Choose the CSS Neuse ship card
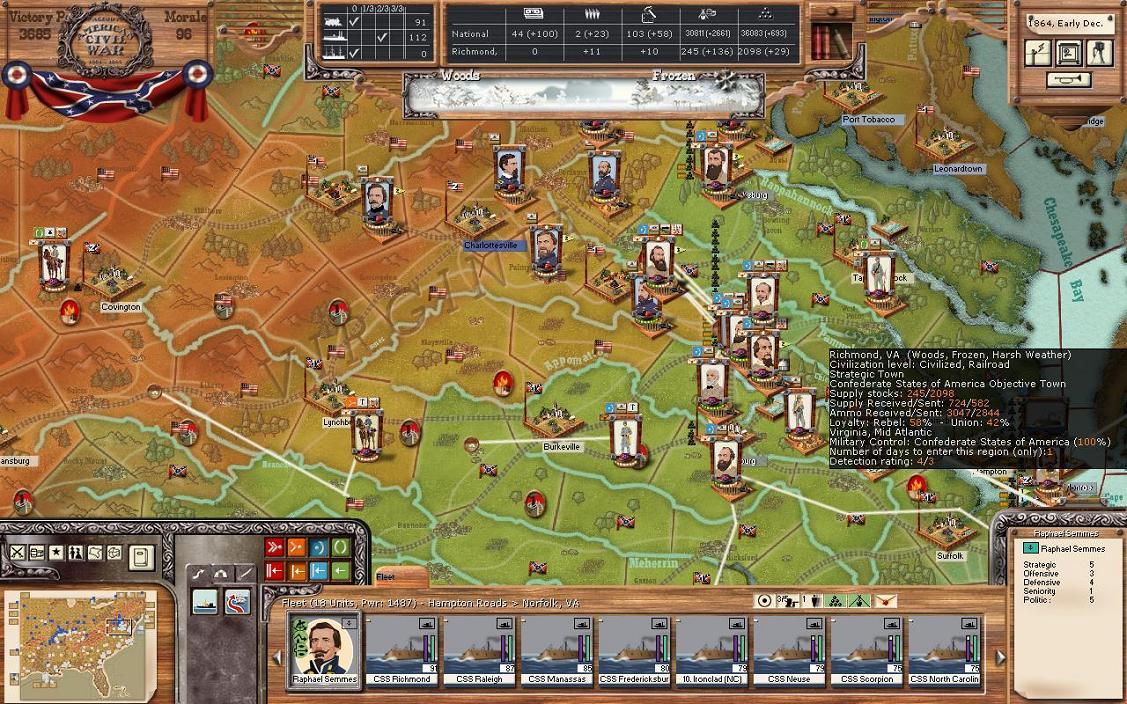This screenshot has width=1127, height=704. 790,649
